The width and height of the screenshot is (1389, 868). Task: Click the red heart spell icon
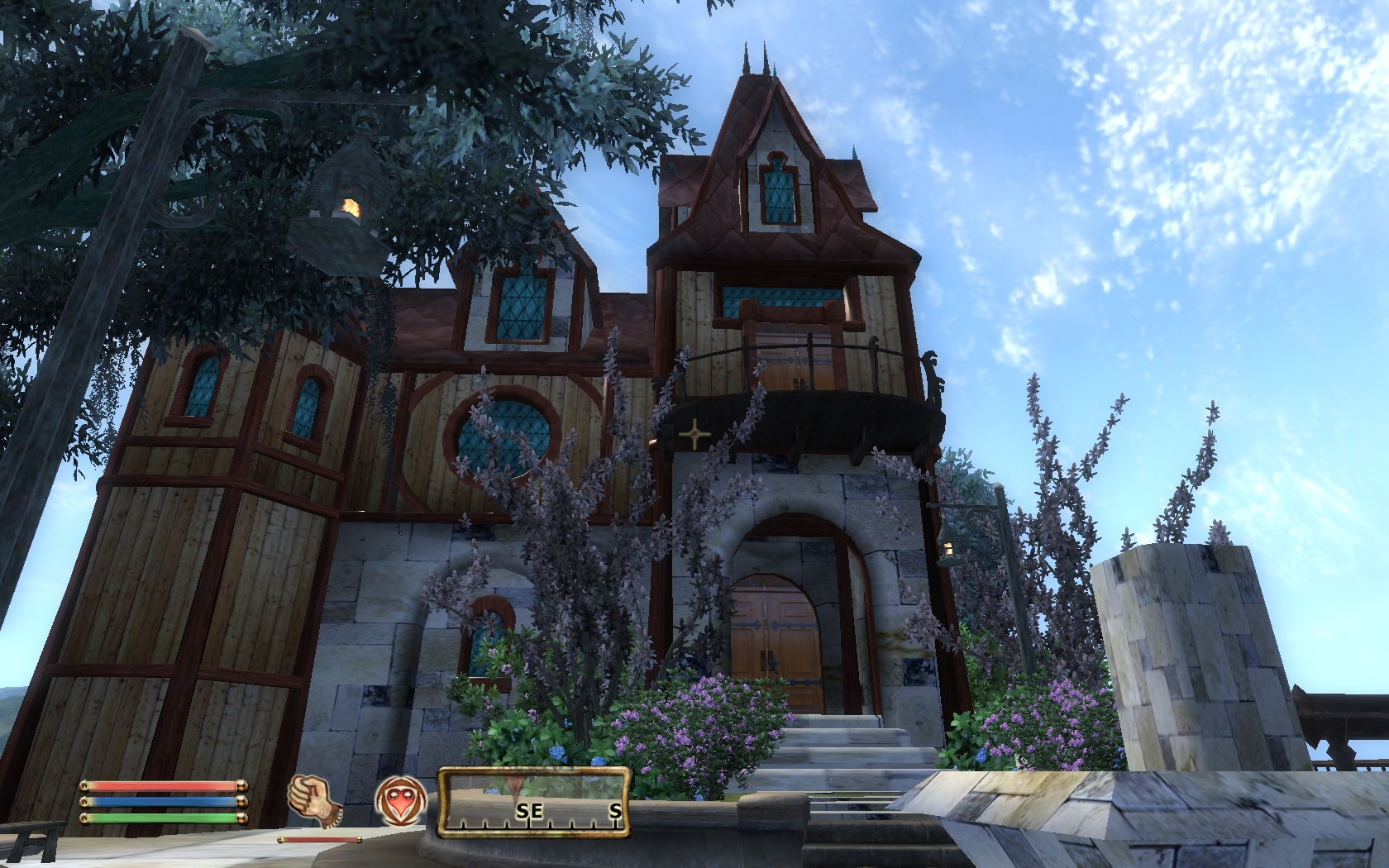pos(400,803)
